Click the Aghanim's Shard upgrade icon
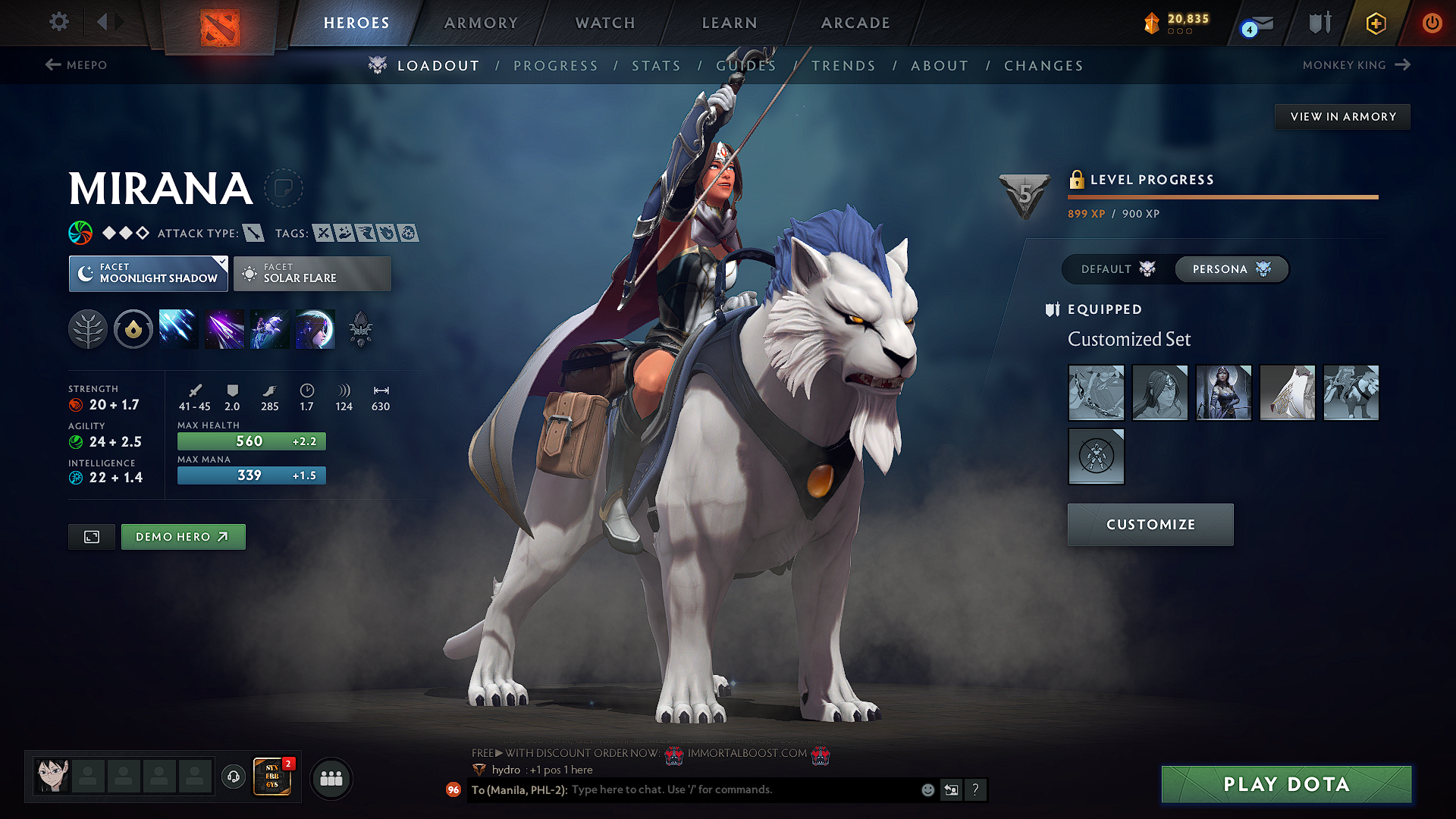Screen dimensions: 1456x819 (x=359, y=328)
